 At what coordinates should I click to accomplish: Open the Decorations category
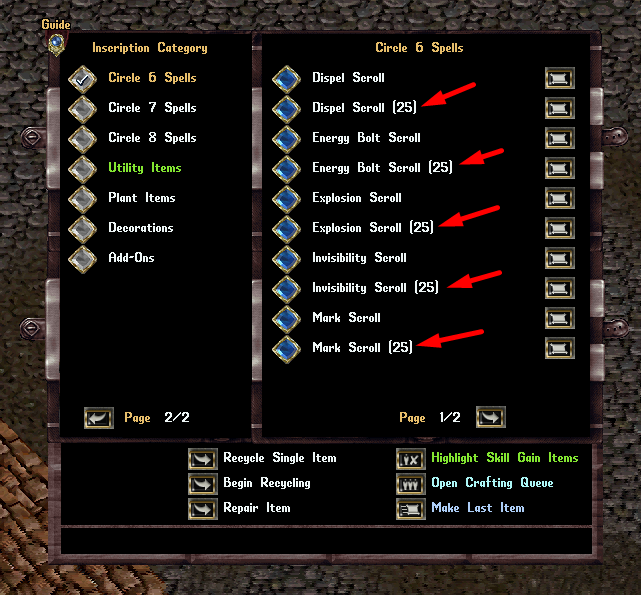pyautogui.click(x=82, y=228)
